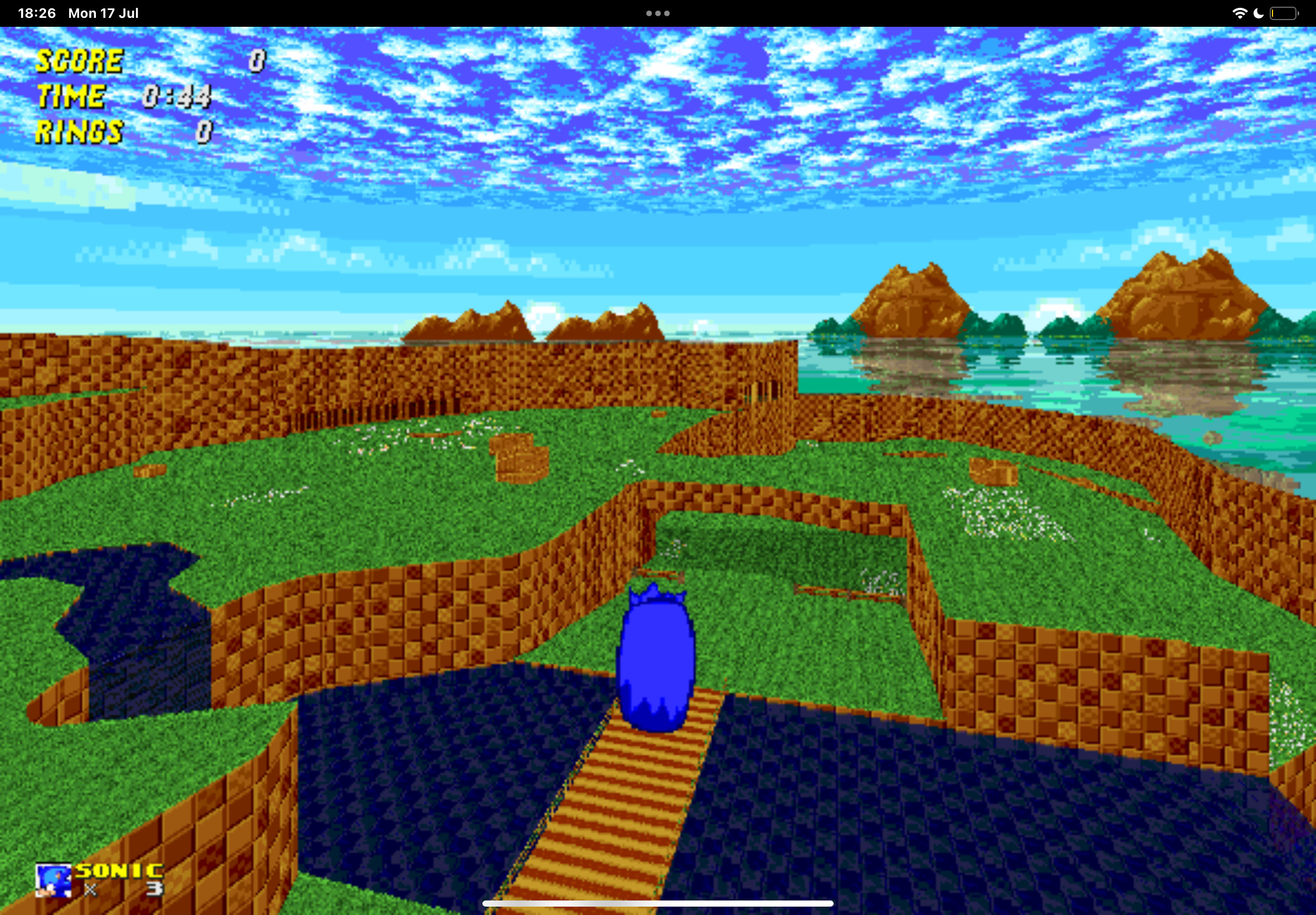1316x915 pixels.
Task: Toggle the multitasking ellipsis control at top center
Action: coord(657,12)
